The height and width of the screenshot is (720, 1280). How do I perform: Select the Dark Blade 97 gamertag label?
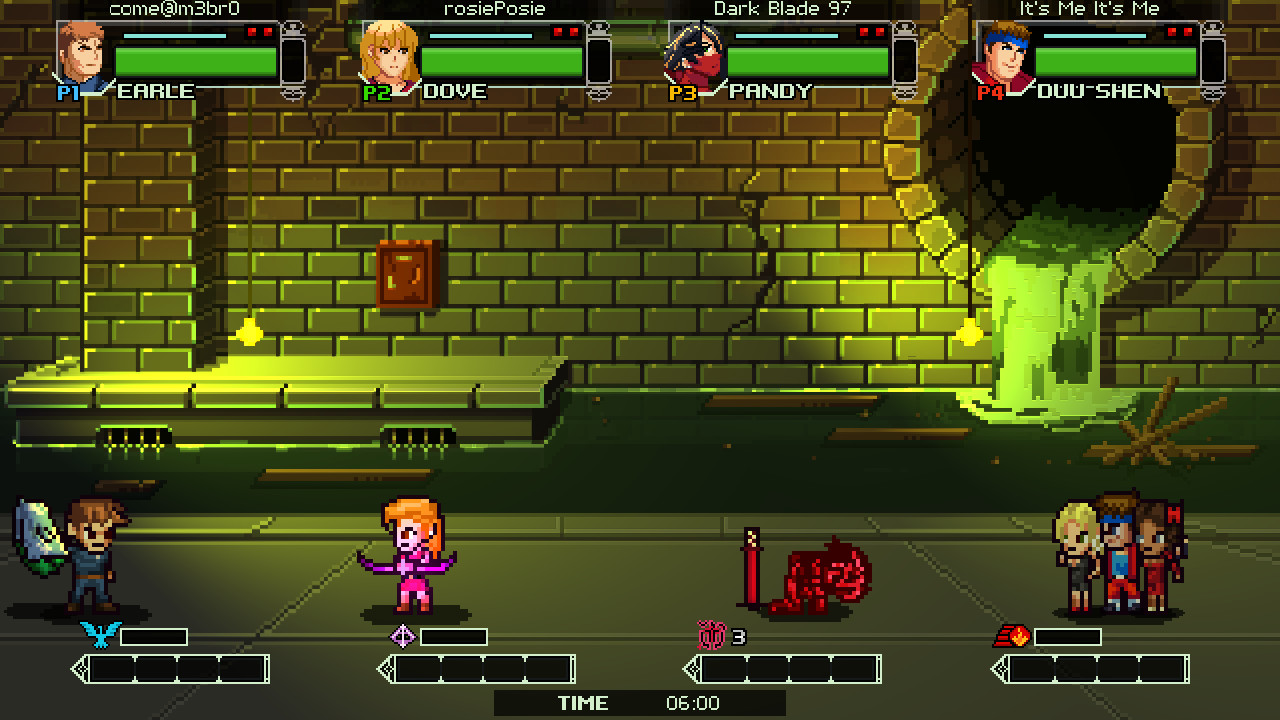[x=781, y=9]
